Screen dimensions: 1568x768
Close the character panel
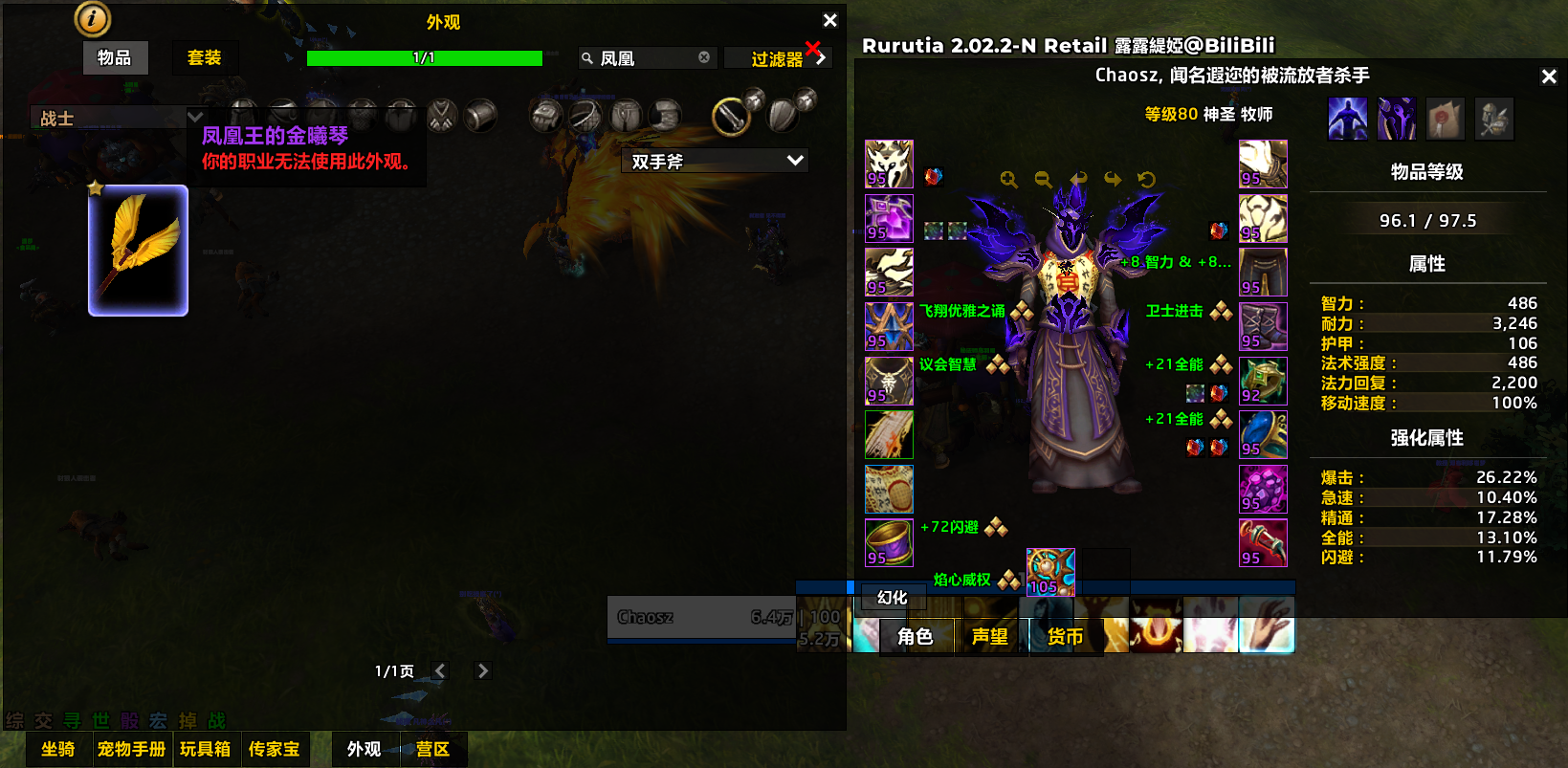point(1549,77)
